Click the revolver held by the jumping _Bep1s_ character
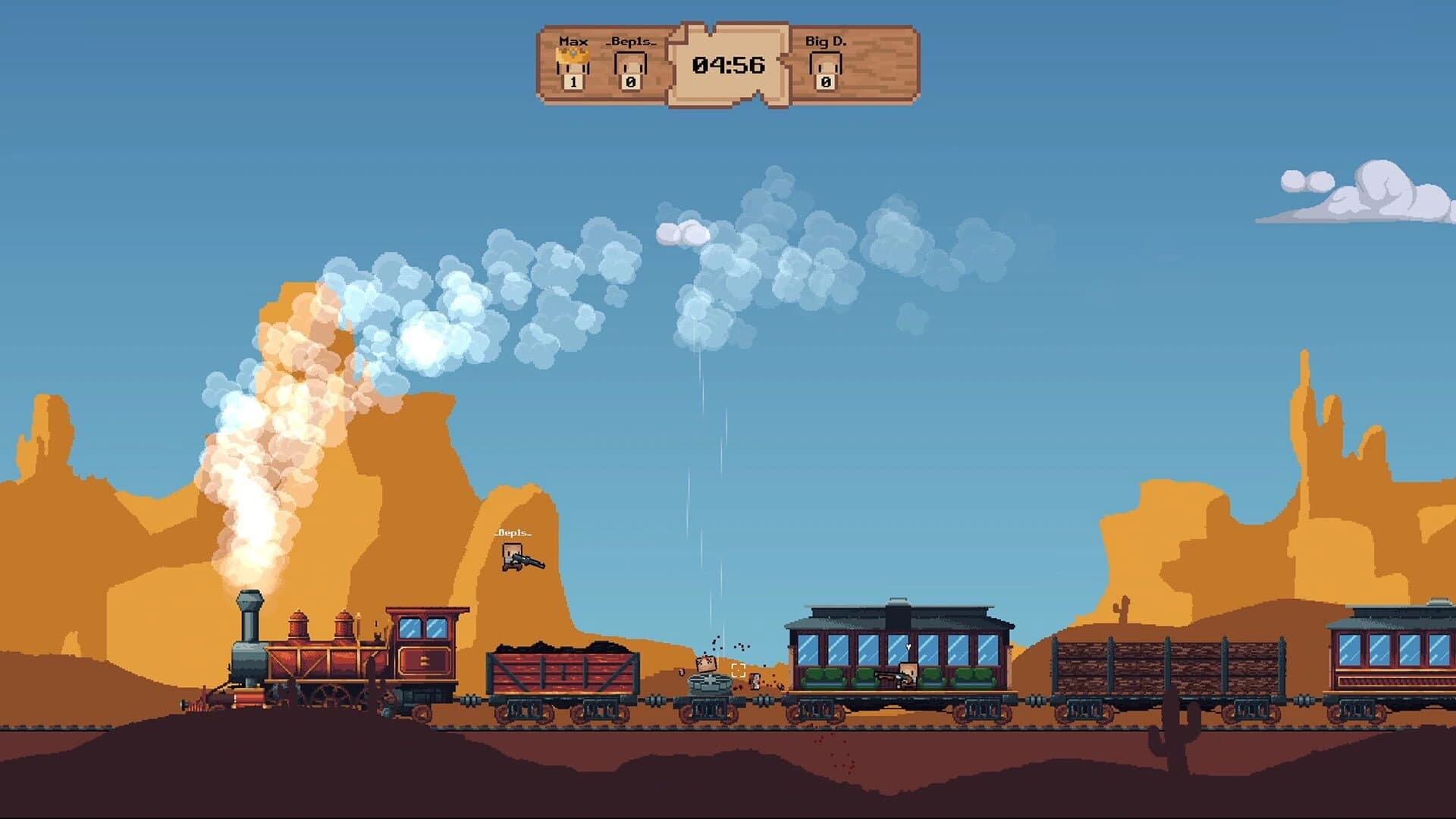1456x819 pixels. (x=529, y=561)
